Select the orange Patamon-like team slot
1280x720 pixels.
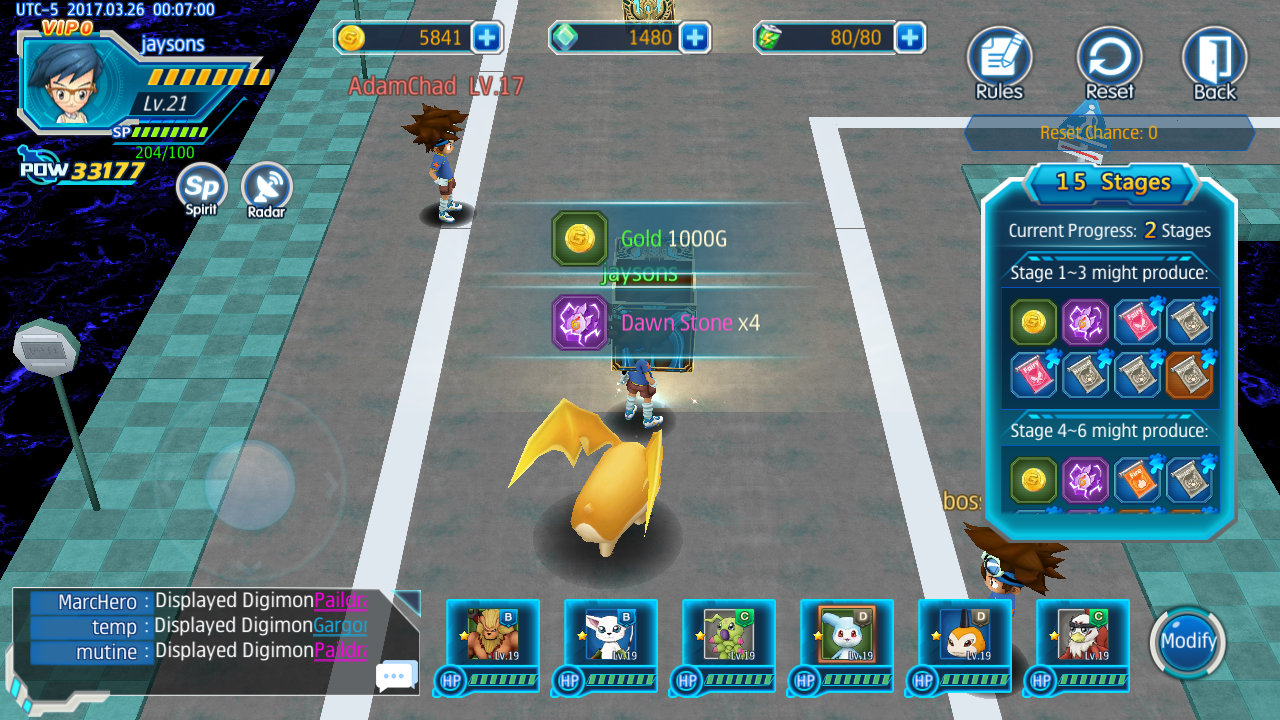click(965, 633)
